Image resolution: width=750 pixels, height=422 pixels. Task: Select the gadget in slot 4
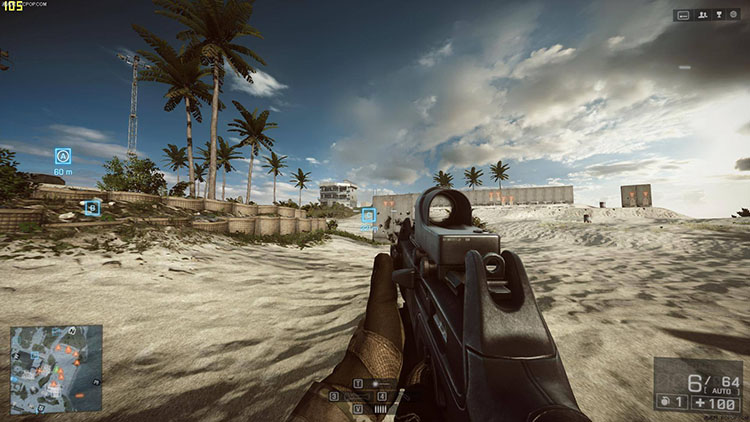coord(382,396)
